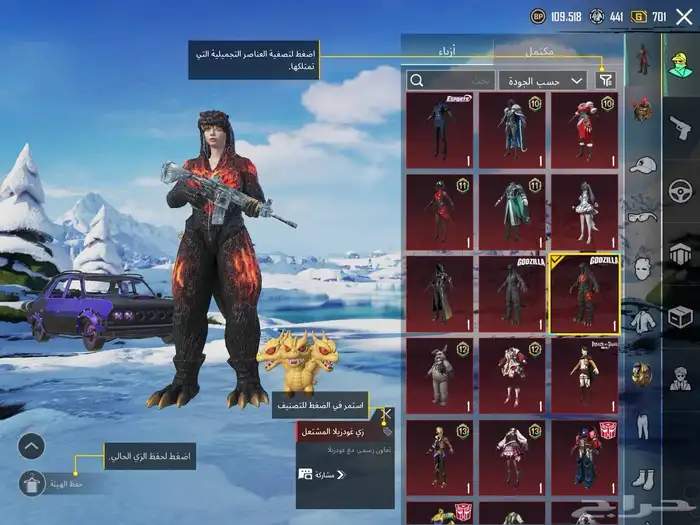Select the Esports blue outfit

440,130
